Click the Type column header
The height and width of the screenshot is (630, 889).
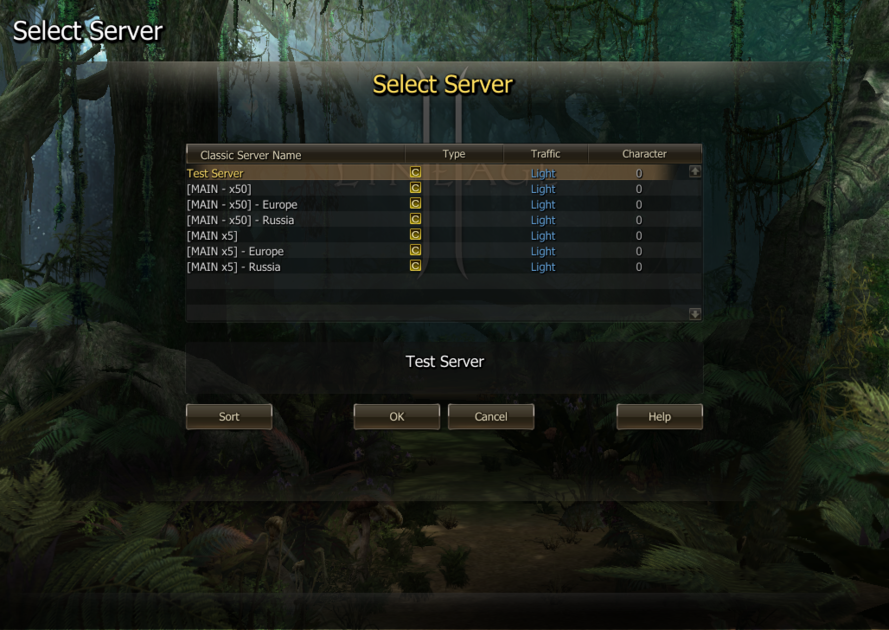point(454,154)
